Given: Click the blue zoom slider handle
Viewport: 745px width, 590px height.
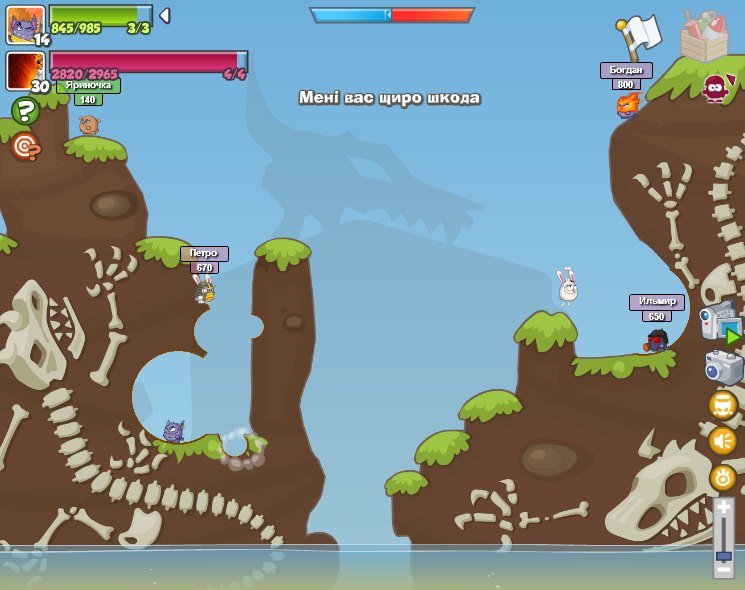Looking at the screenshot, I should (723, 554).
